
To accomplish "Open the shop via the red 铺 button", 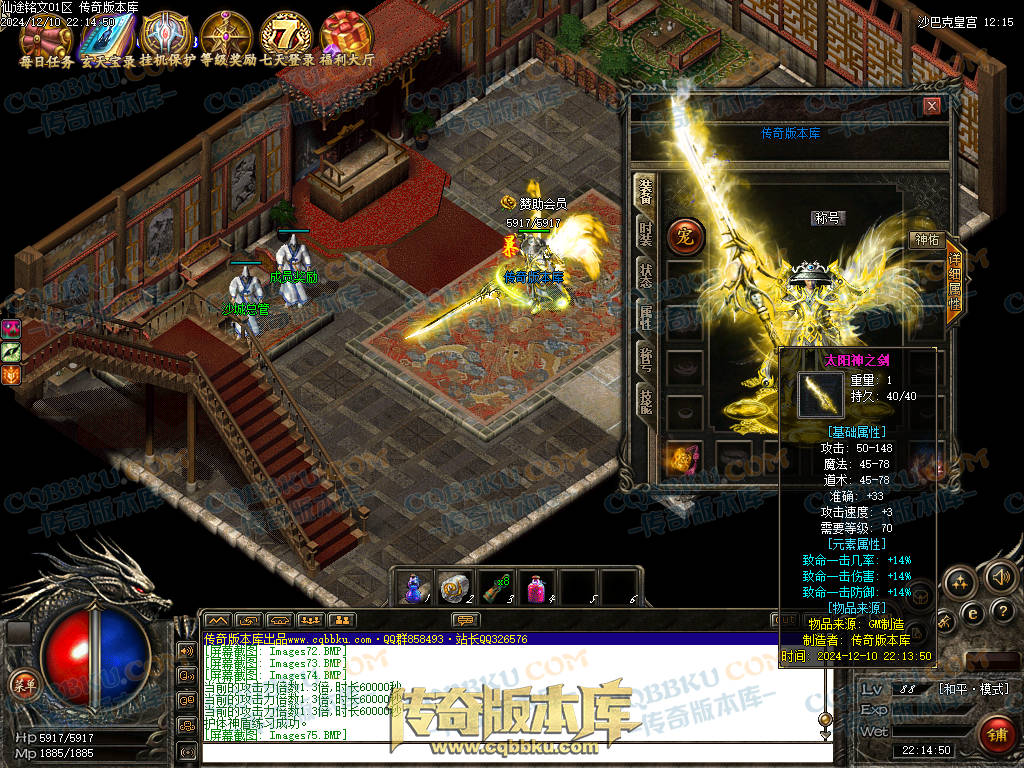I will click(996, 733).
